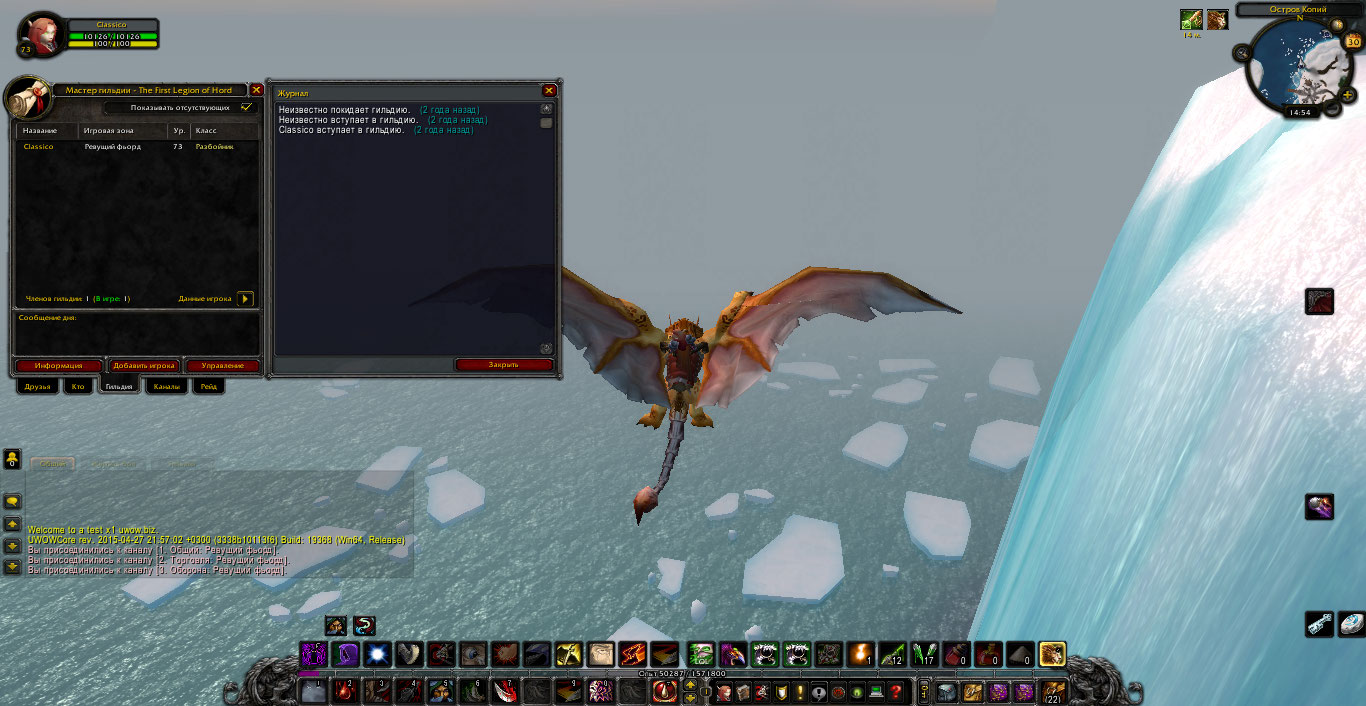This screenshot has height=706, width=1366.
Task: Switch to the Друзья tab
Action: [38, 387]
